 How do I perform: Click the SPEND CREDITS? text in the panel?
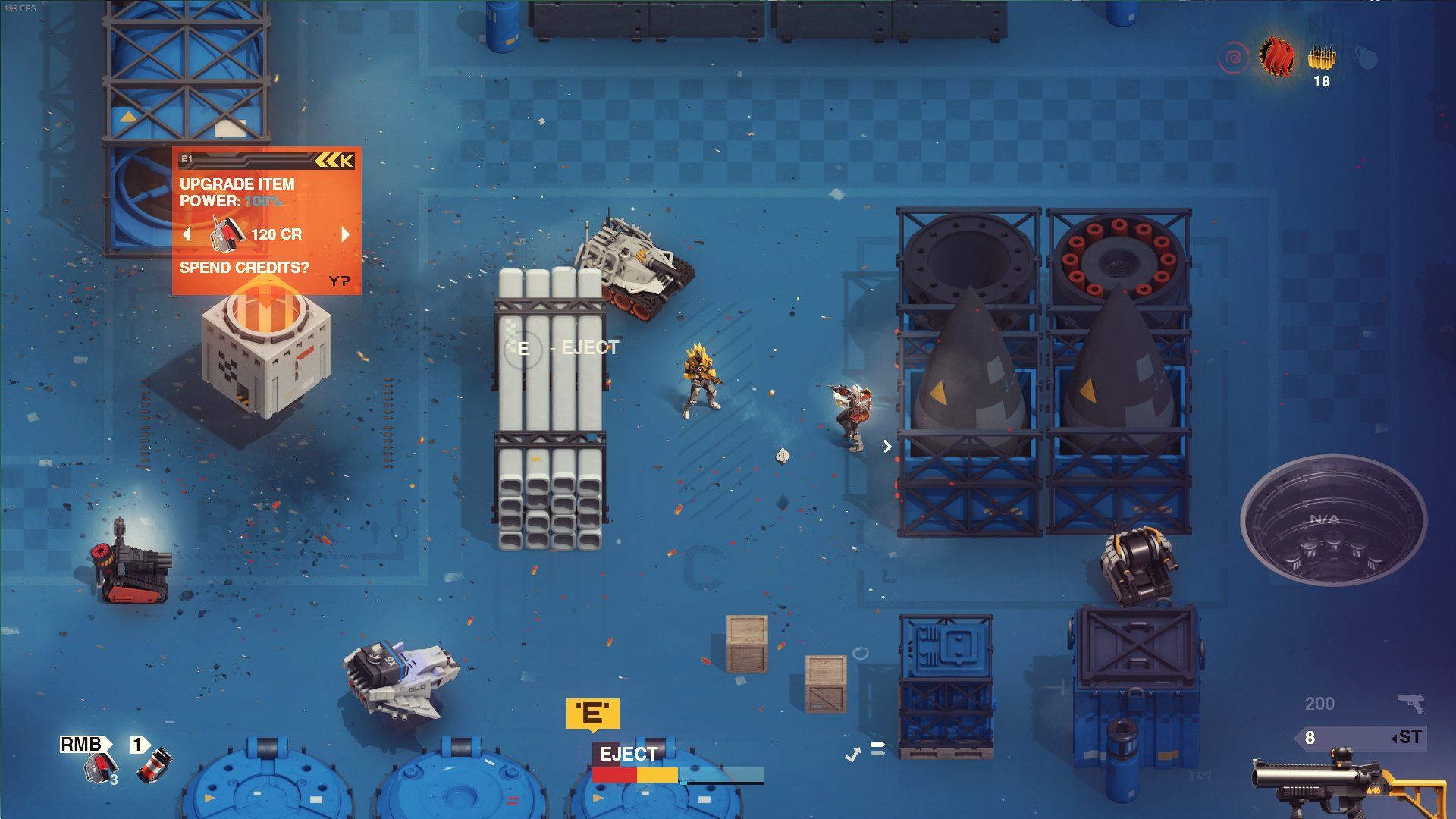[243, 267]
